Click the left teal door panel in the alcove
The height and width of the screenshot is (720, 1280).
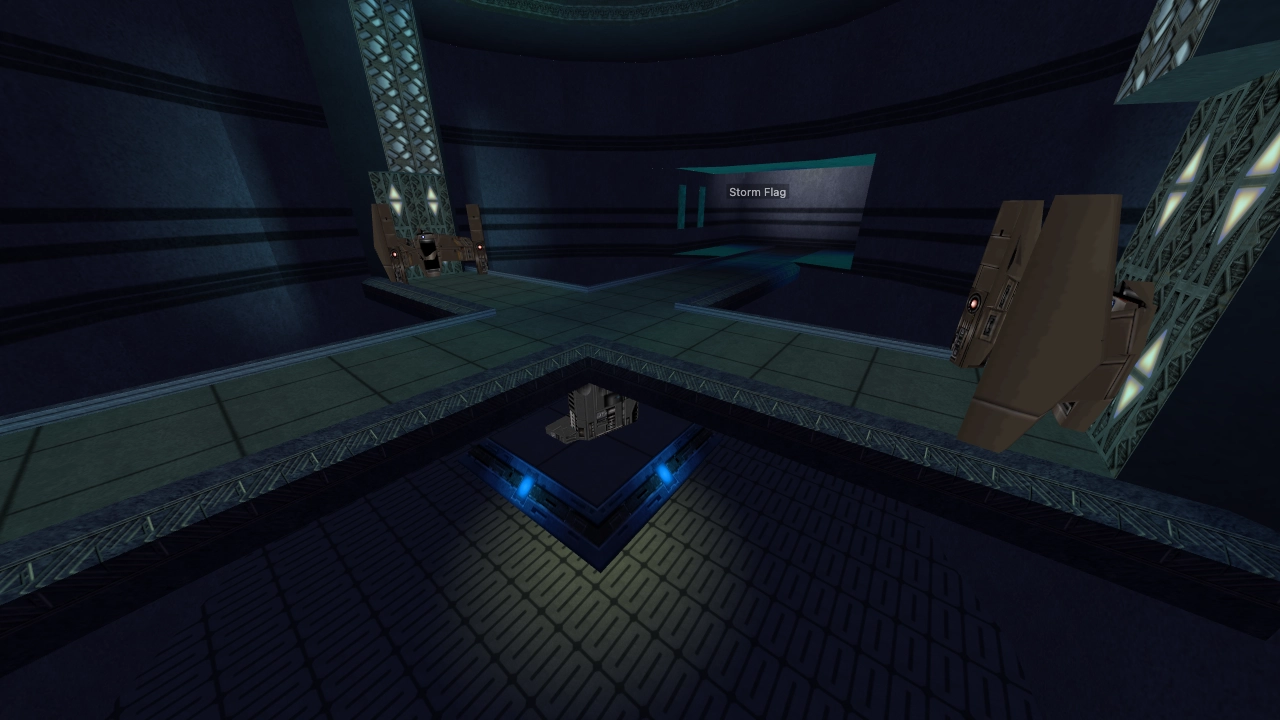(x=682, y=206)
